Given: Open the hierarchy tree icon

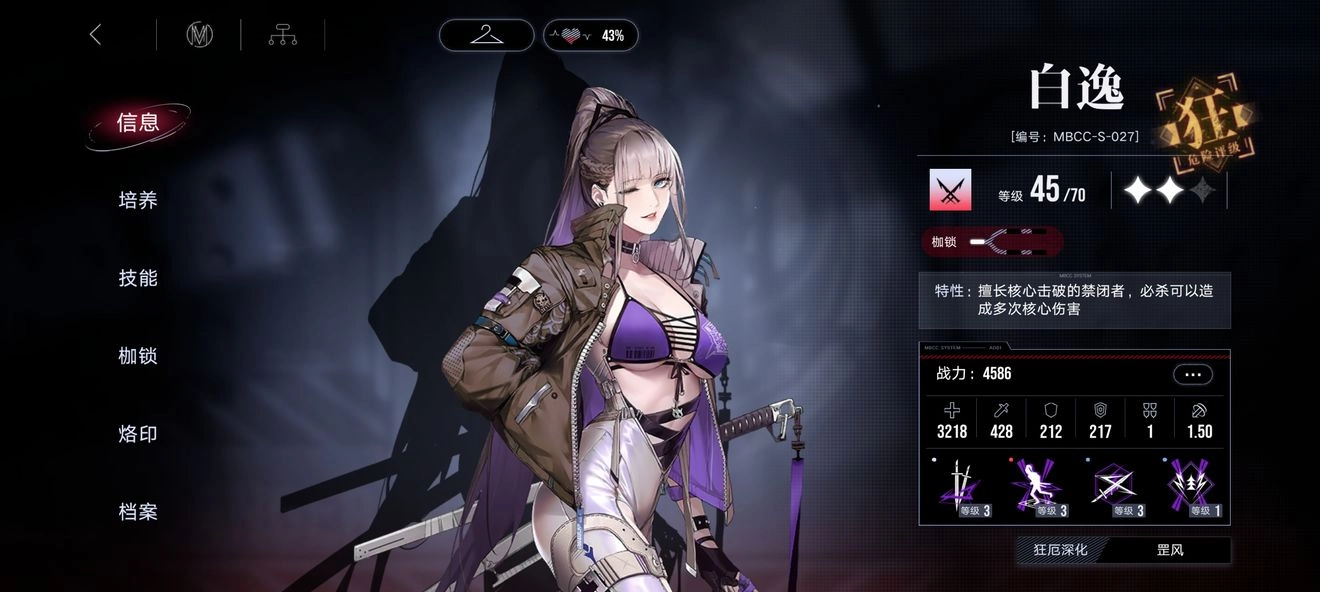Looking at the screenshot, I should coord(283,35).
